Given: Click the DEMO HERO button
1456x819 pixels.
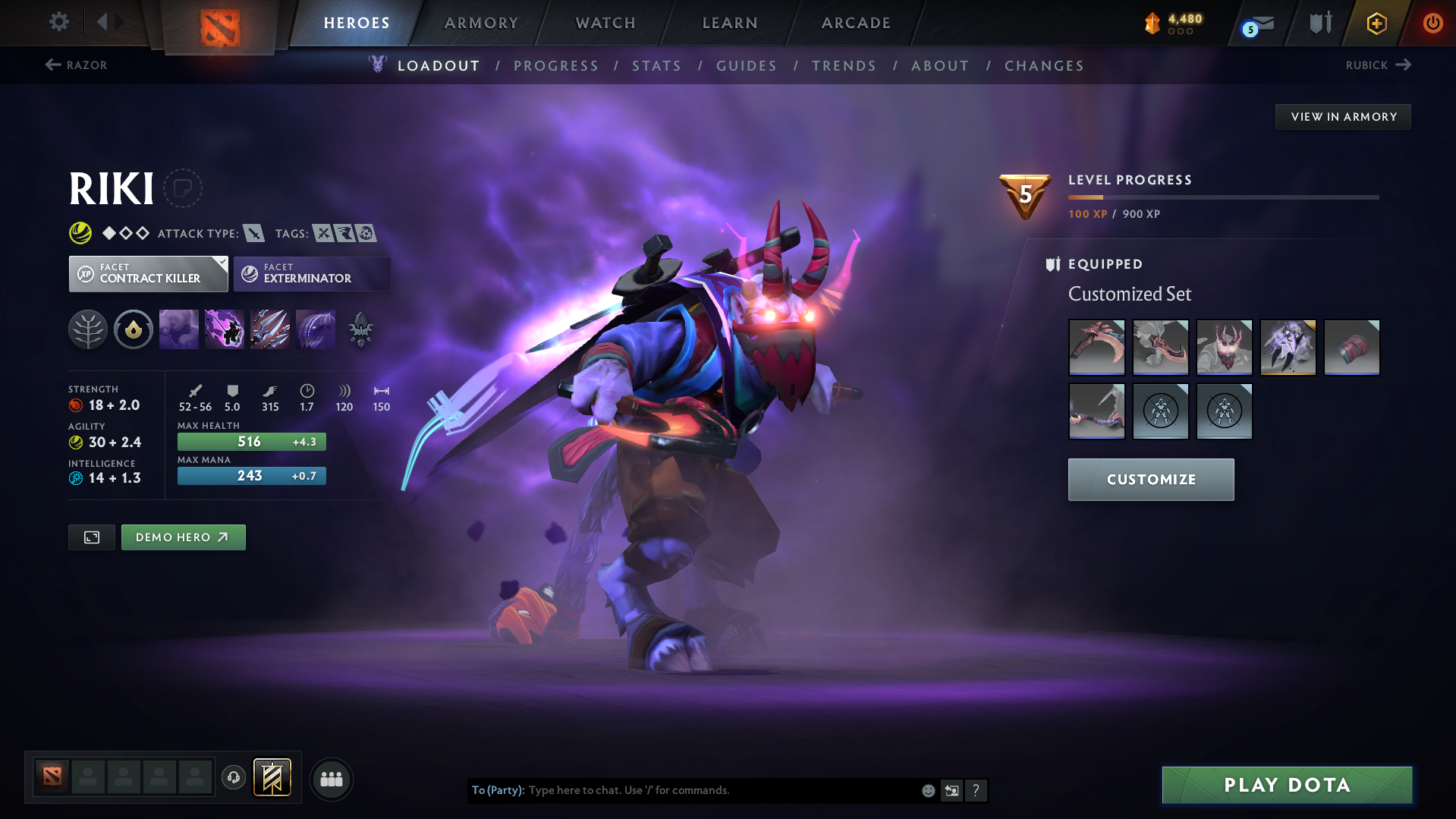Looking at the screenshot, I should (183, 537).
